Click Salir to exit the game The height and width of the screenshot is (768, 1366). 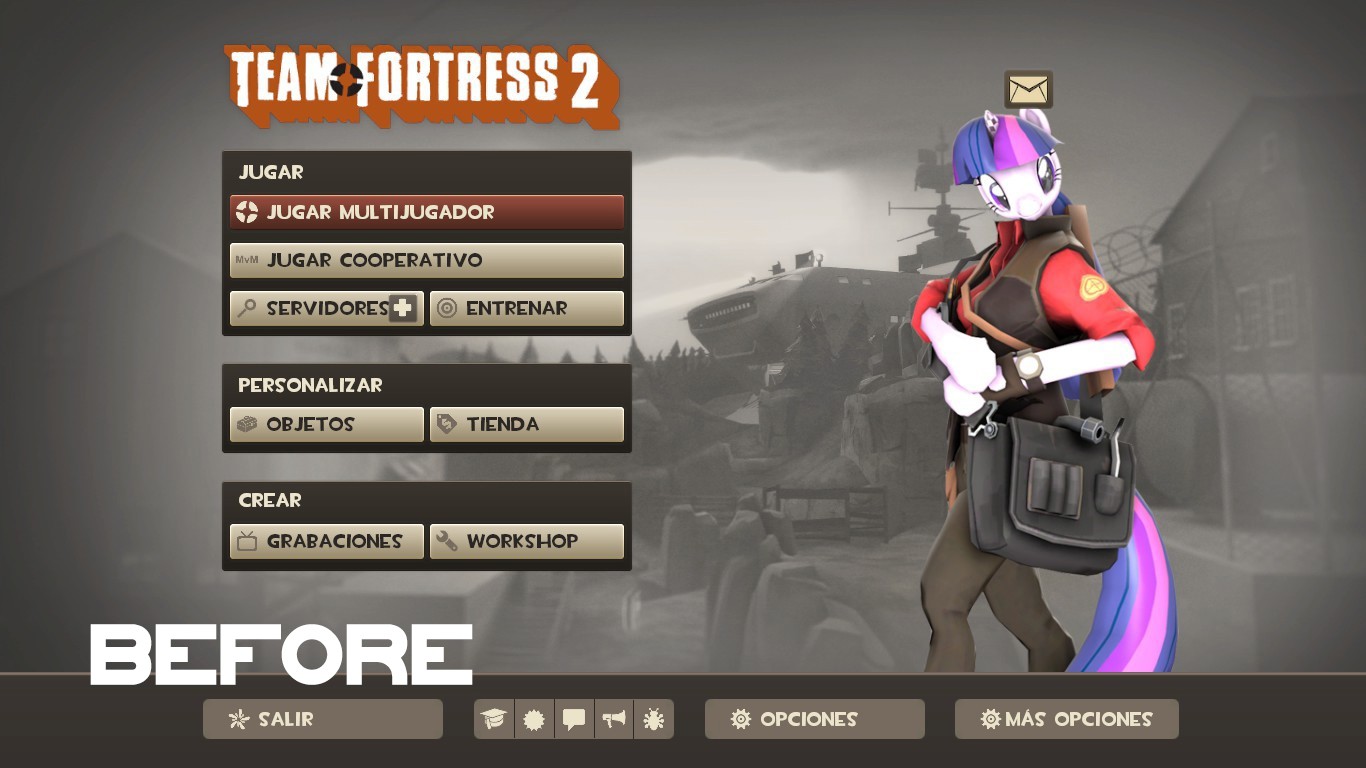[322, 718]
